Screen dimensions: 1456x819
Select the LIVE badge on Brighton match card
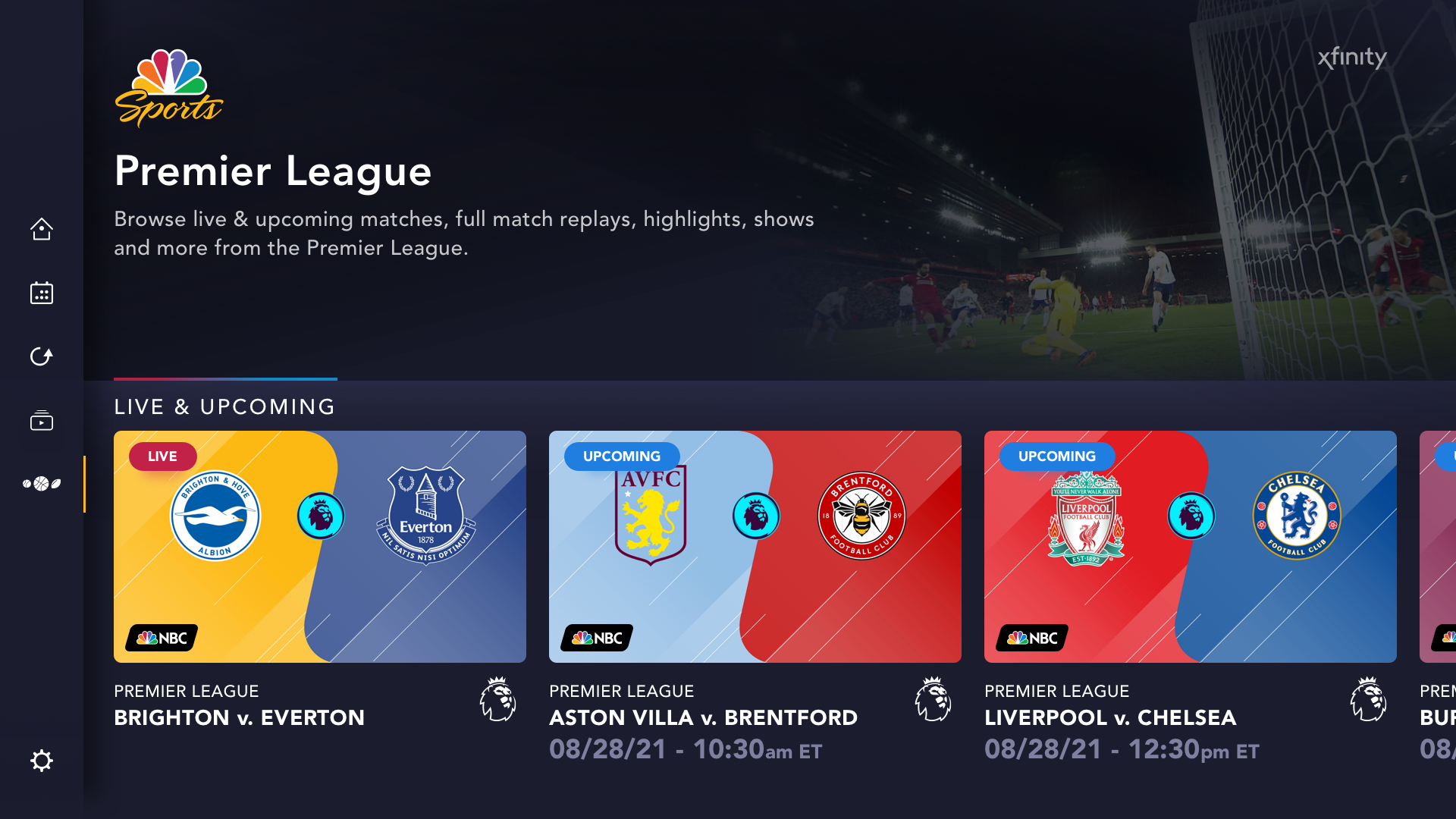pyautogui.click(x=162, y=457)
